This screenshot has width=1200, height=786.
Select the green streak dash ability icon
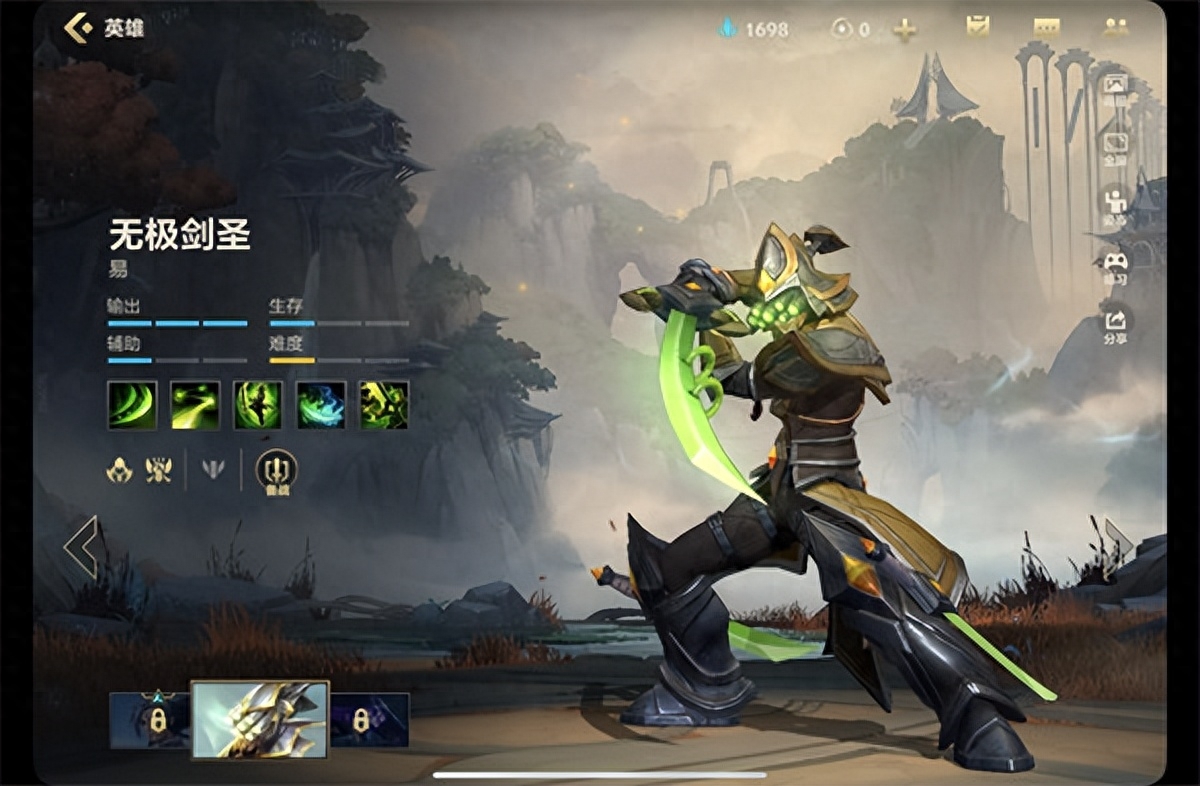(x=195, y=405)
